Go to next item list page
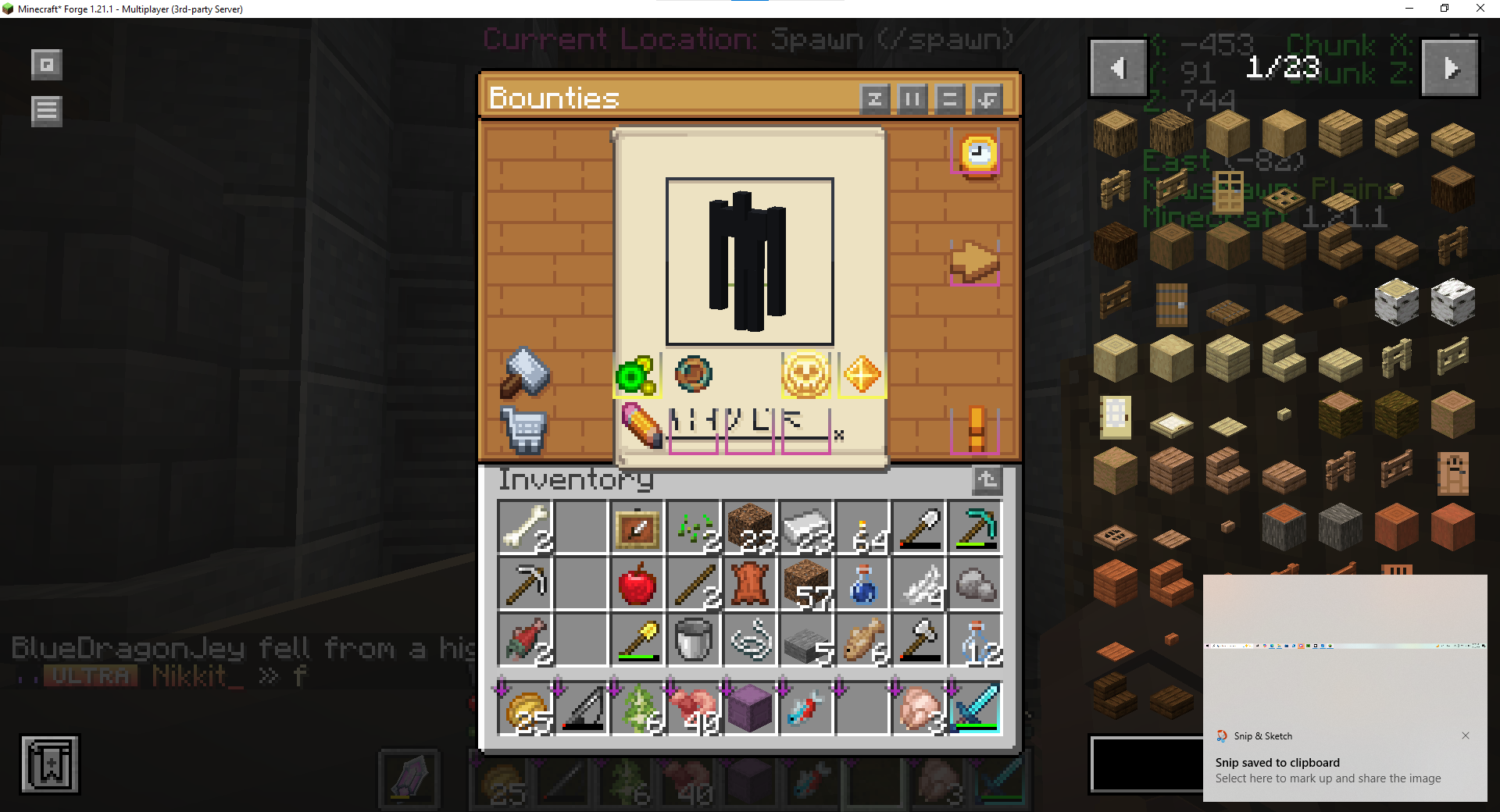The width and height of the screenshot is (1500, 812). coord(1450,69)
